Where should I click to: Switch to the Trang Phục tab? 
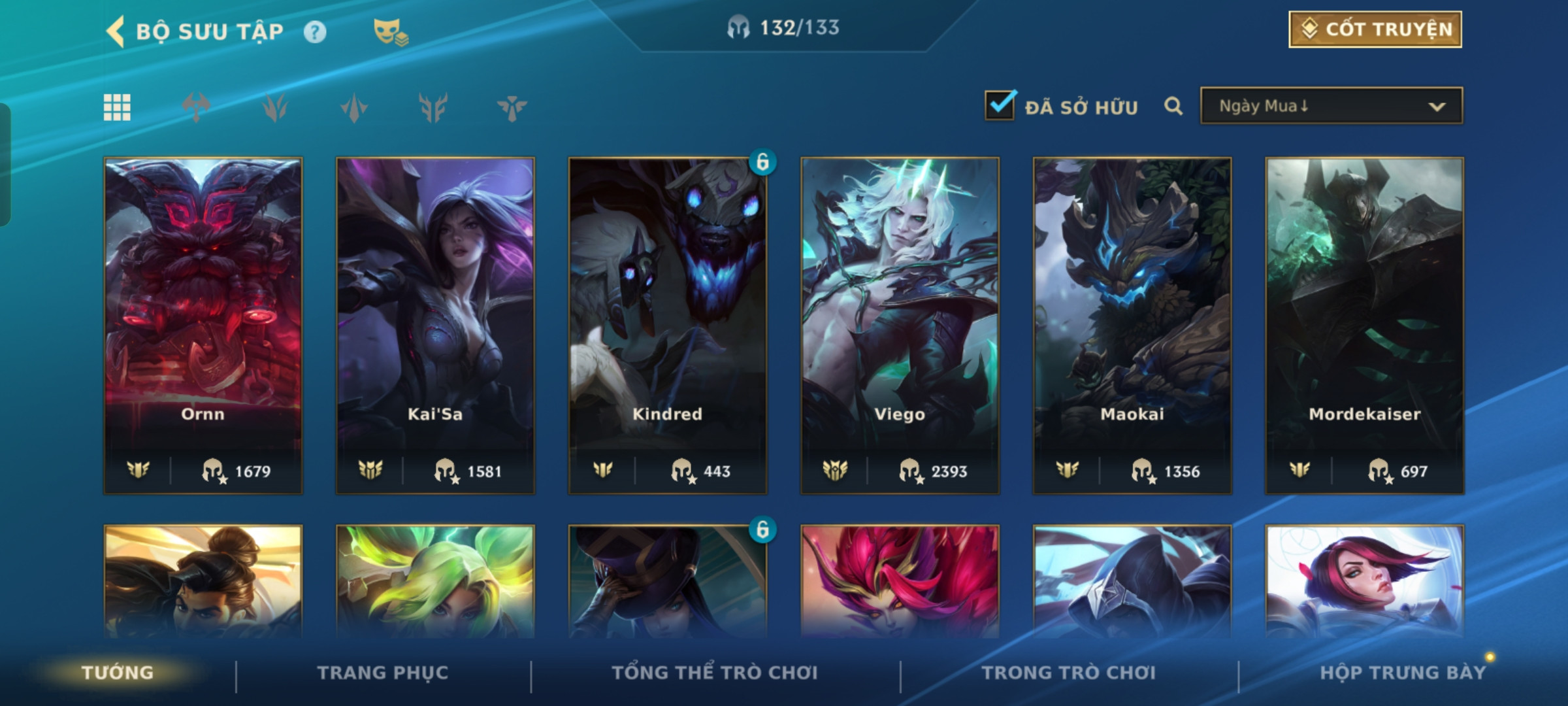383,673
